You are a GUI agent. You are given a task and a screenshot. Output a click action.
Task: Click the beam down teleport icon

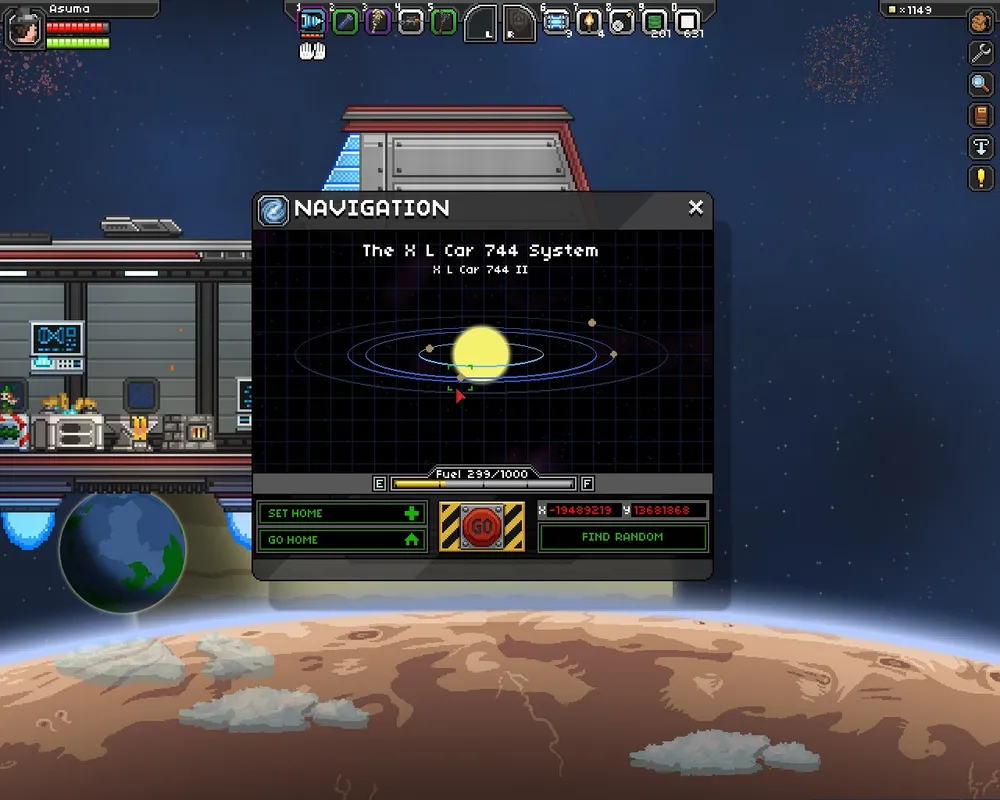981,147
